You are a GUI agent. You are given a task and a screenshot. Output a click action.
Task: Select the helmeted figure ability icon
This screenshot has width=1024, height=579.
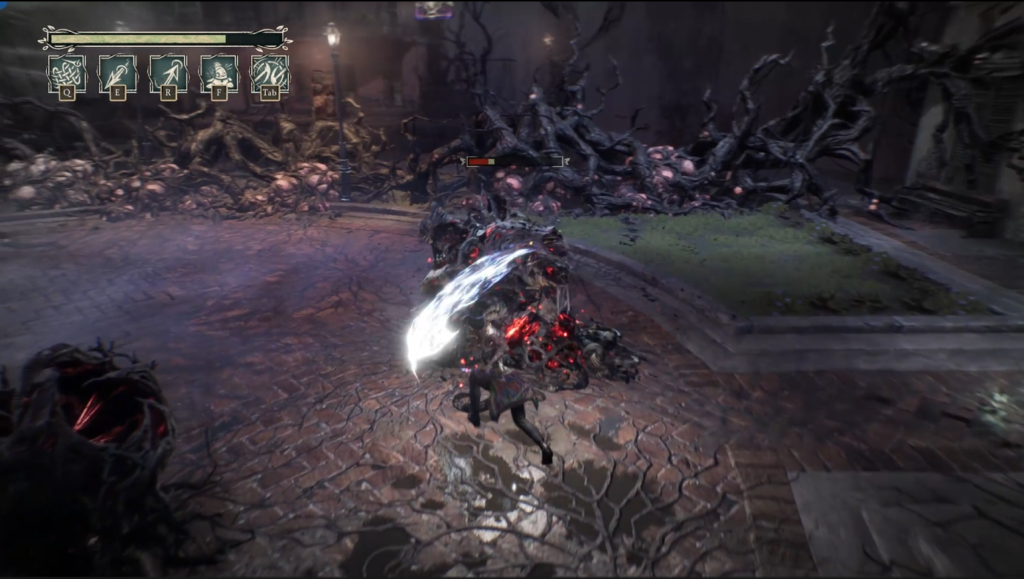(x=219, y=73)
